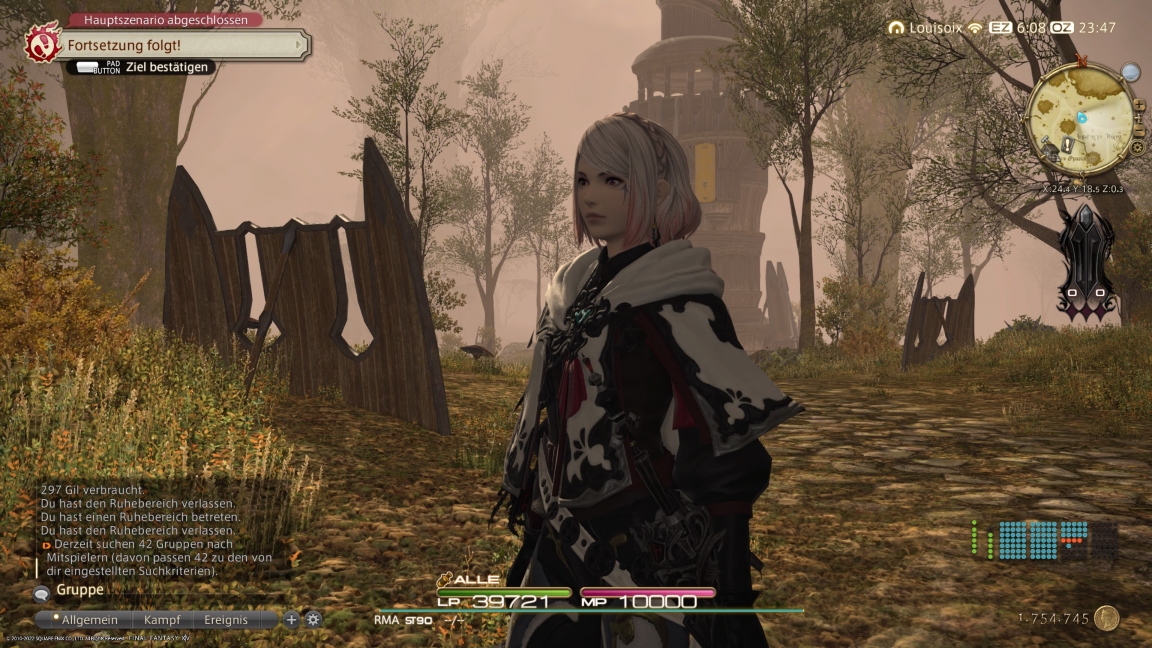
Task: Zoom in the minimap with plus button
Action: pyautogui.click(x=1139, y=104)
